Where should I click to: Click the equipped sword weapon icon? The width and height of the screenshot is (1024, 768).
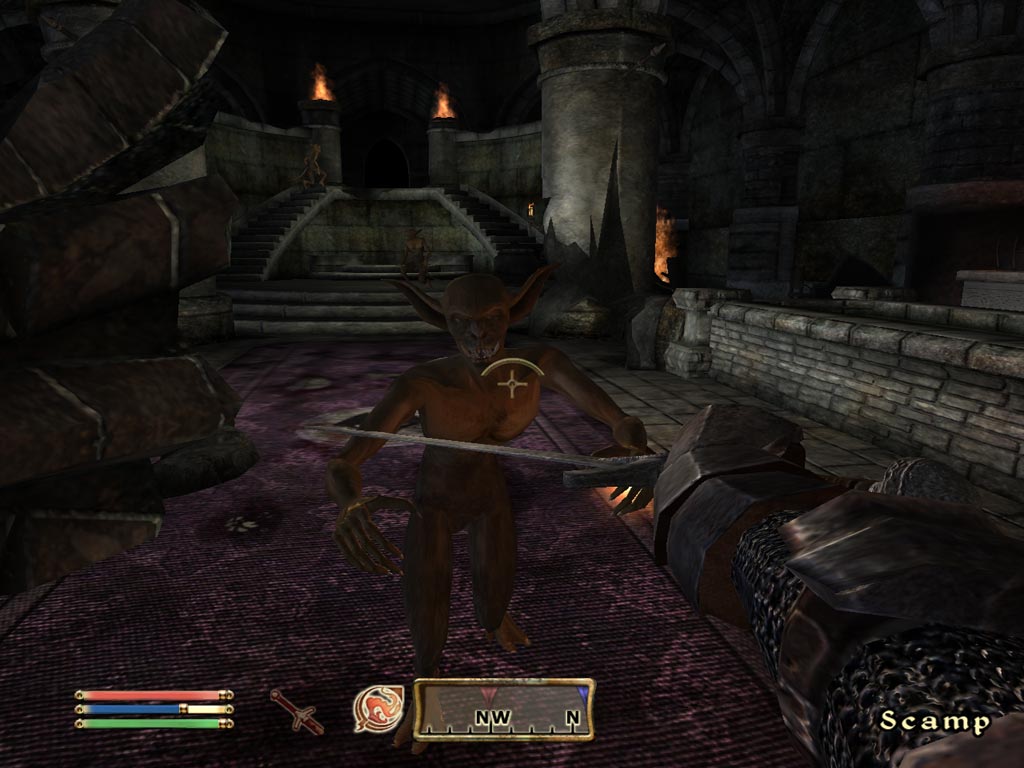tap(296, 710)
